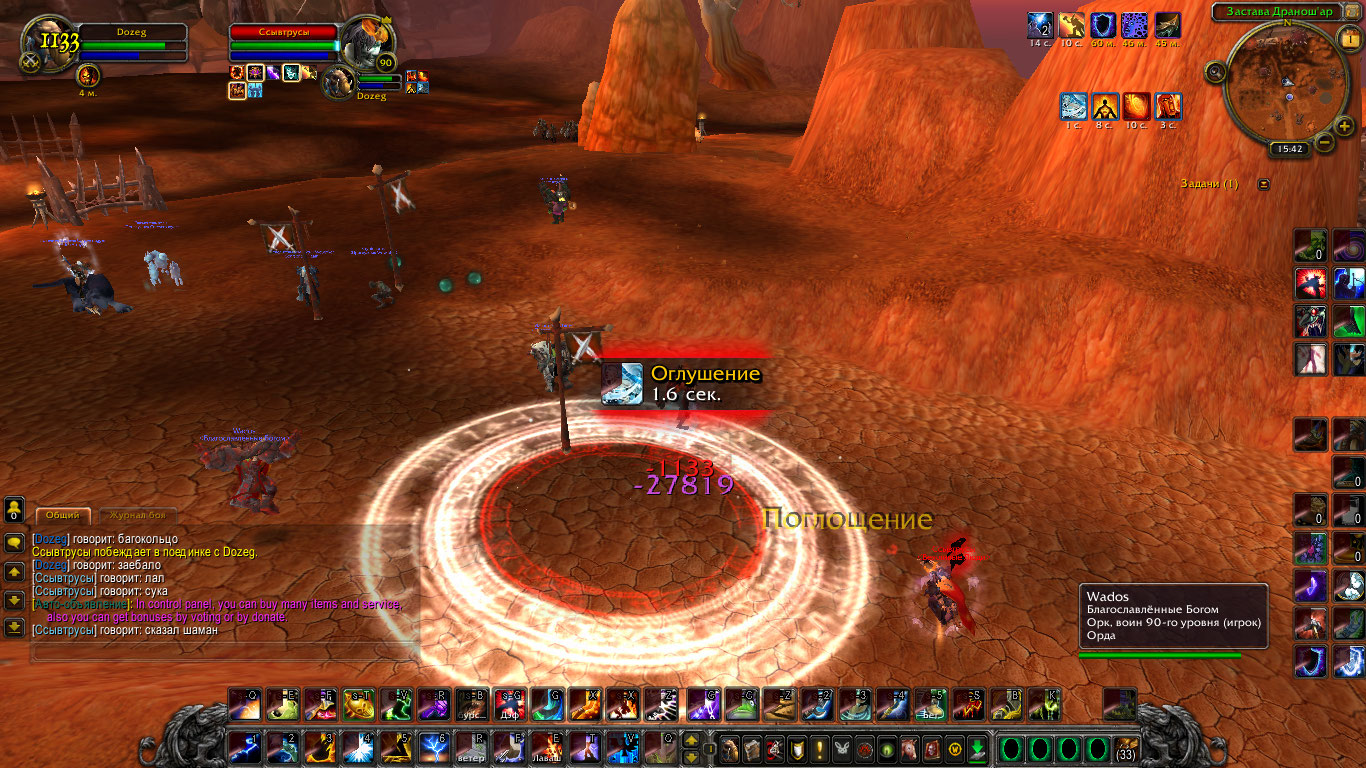Open the Журнал боя combat log tab
This screenshot has width=1366, height=768.
(139, 515)
